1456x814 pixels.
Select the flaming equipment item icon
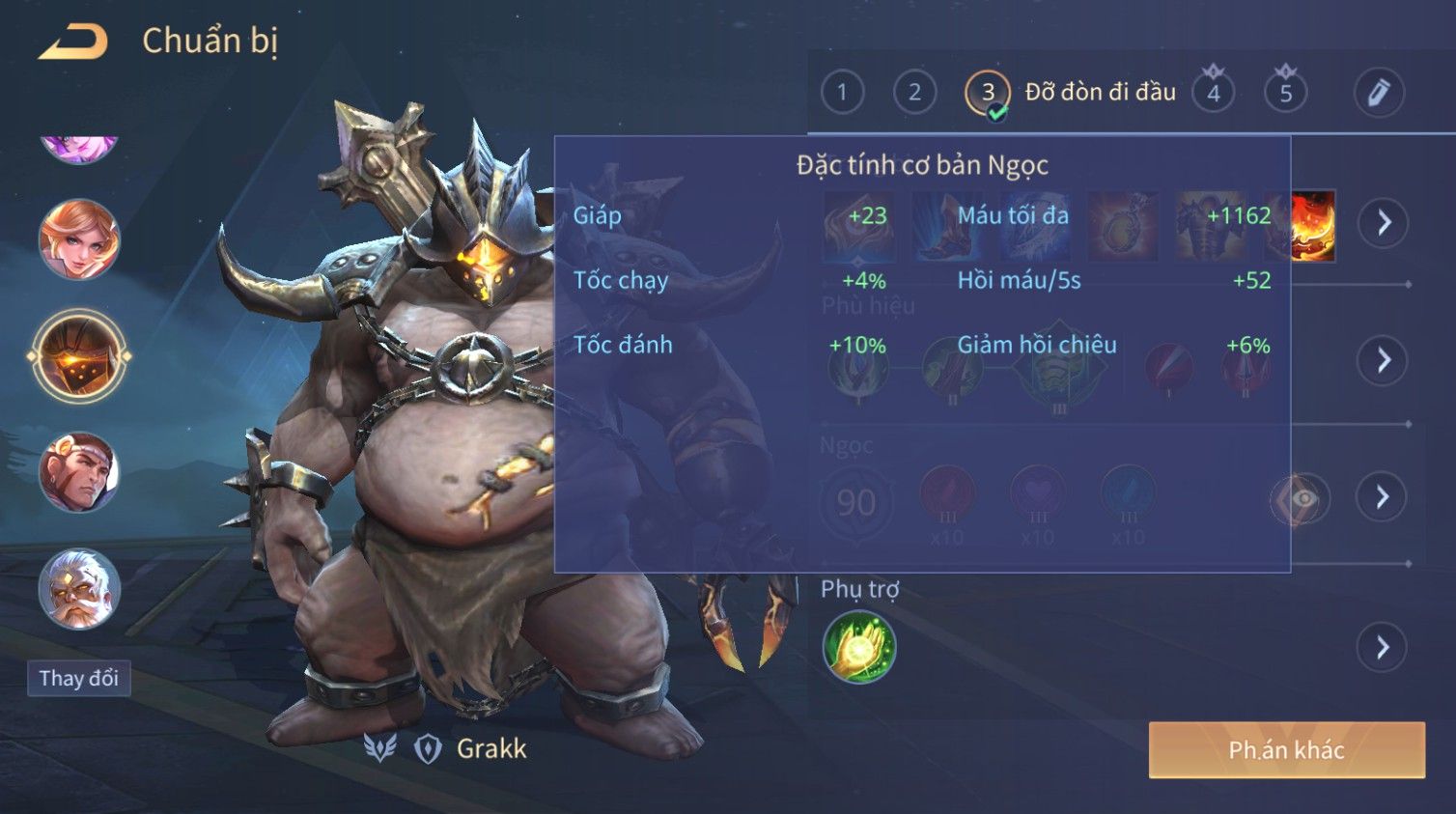1313,226
